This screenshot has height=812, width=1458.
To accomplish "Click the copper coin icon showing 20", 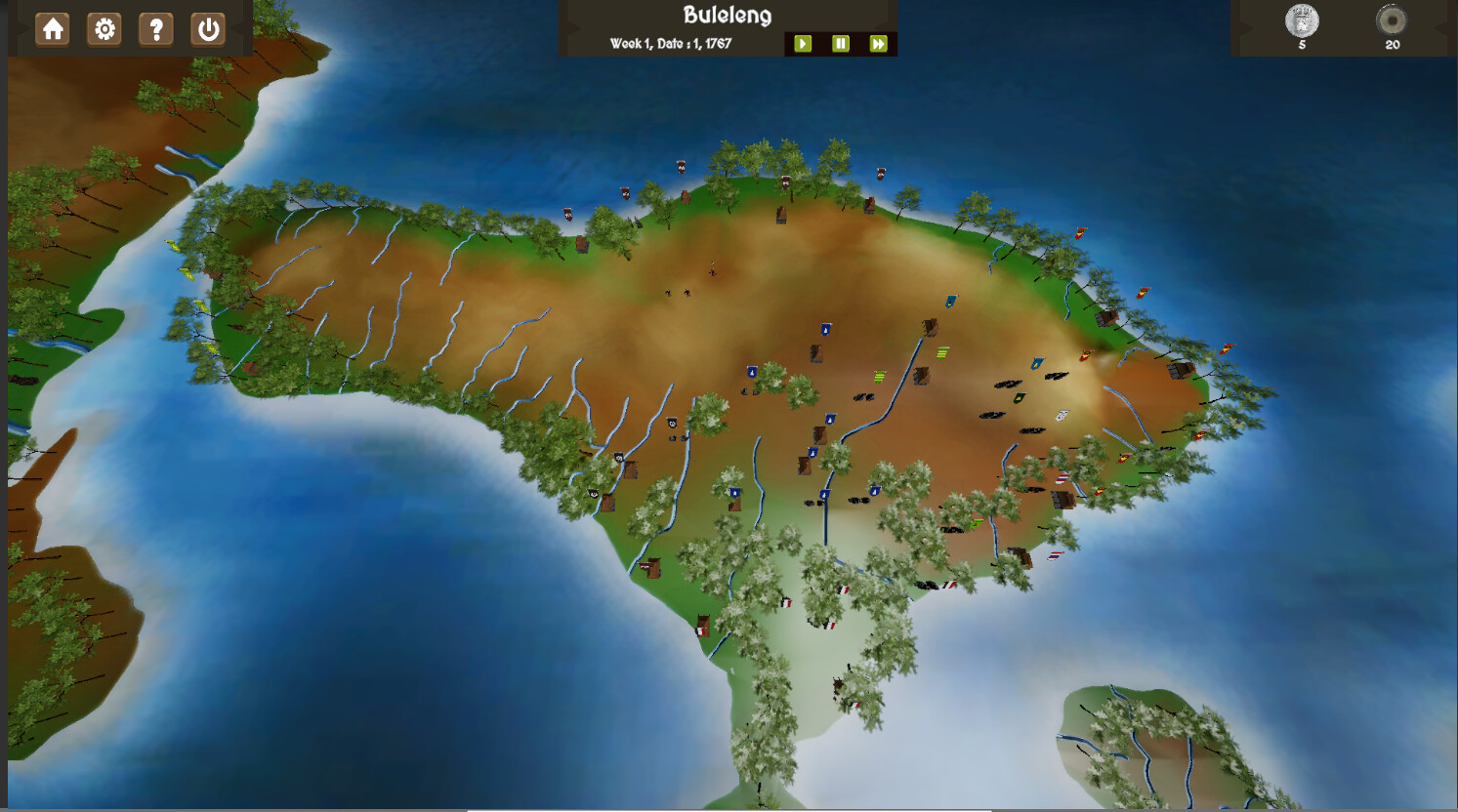I will [x=1391, y=20].
